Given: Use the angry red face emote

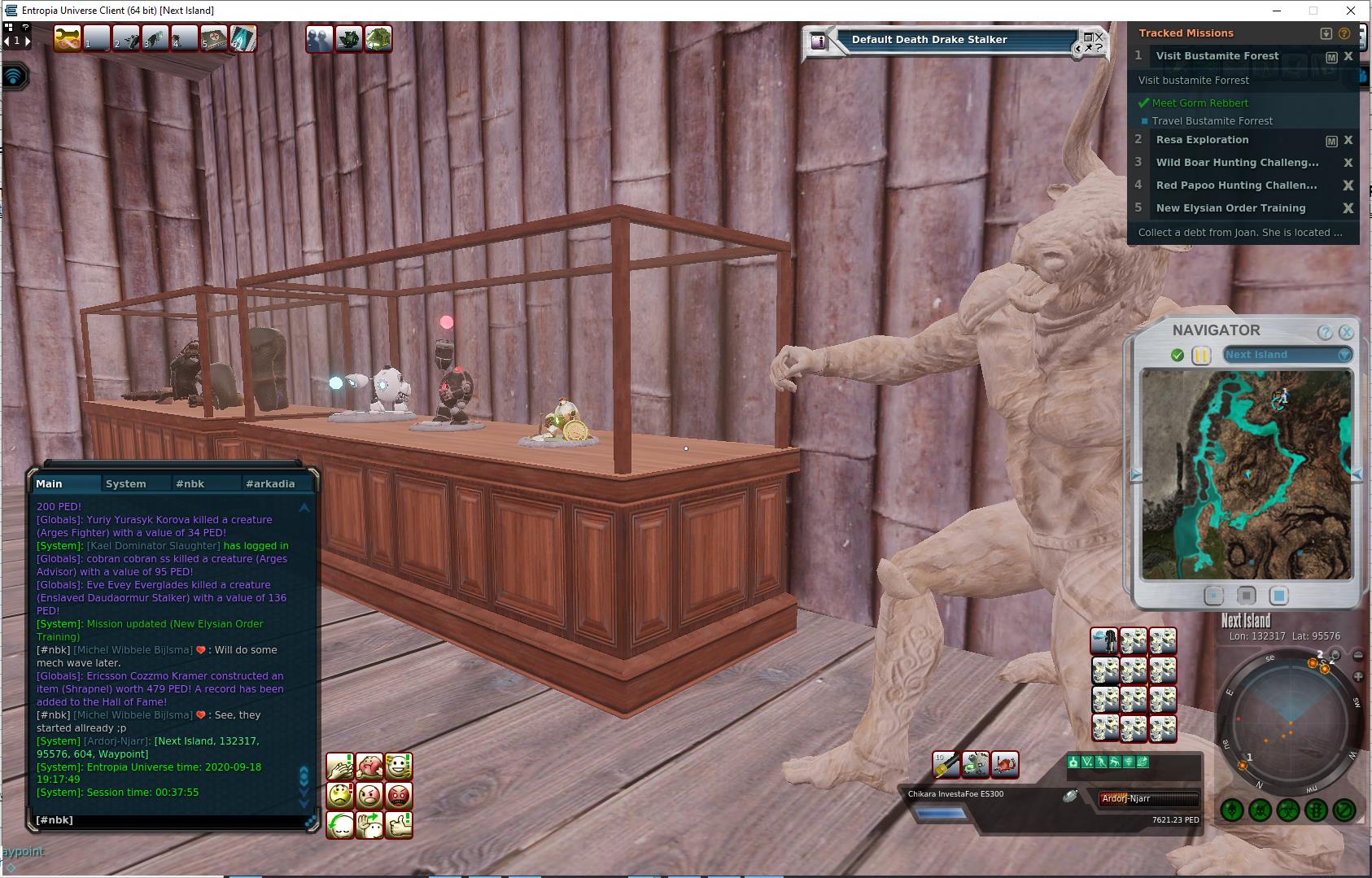Looking at the screenshot, I should (x=399, y=794).
